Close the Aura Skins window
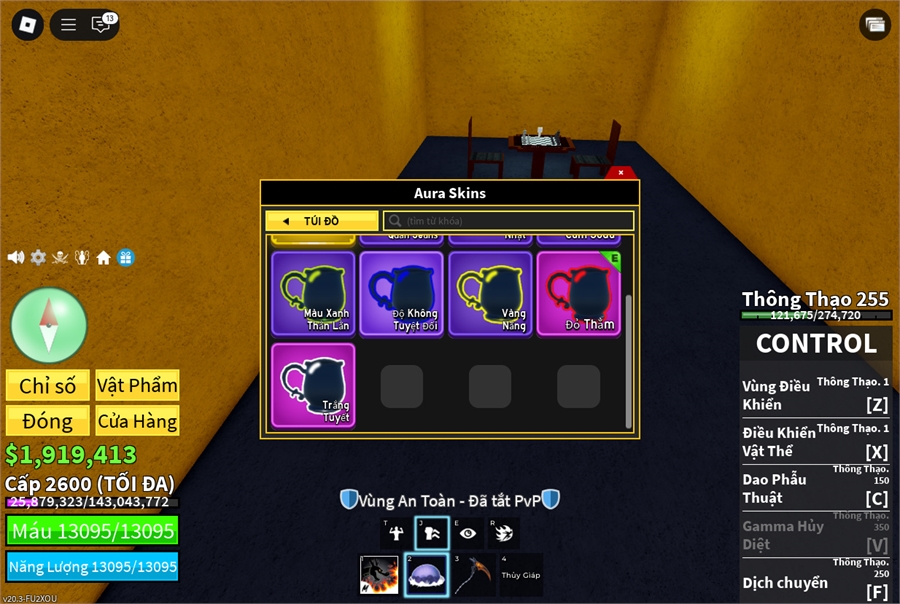 pyautogui.click(x=621, y=172)
